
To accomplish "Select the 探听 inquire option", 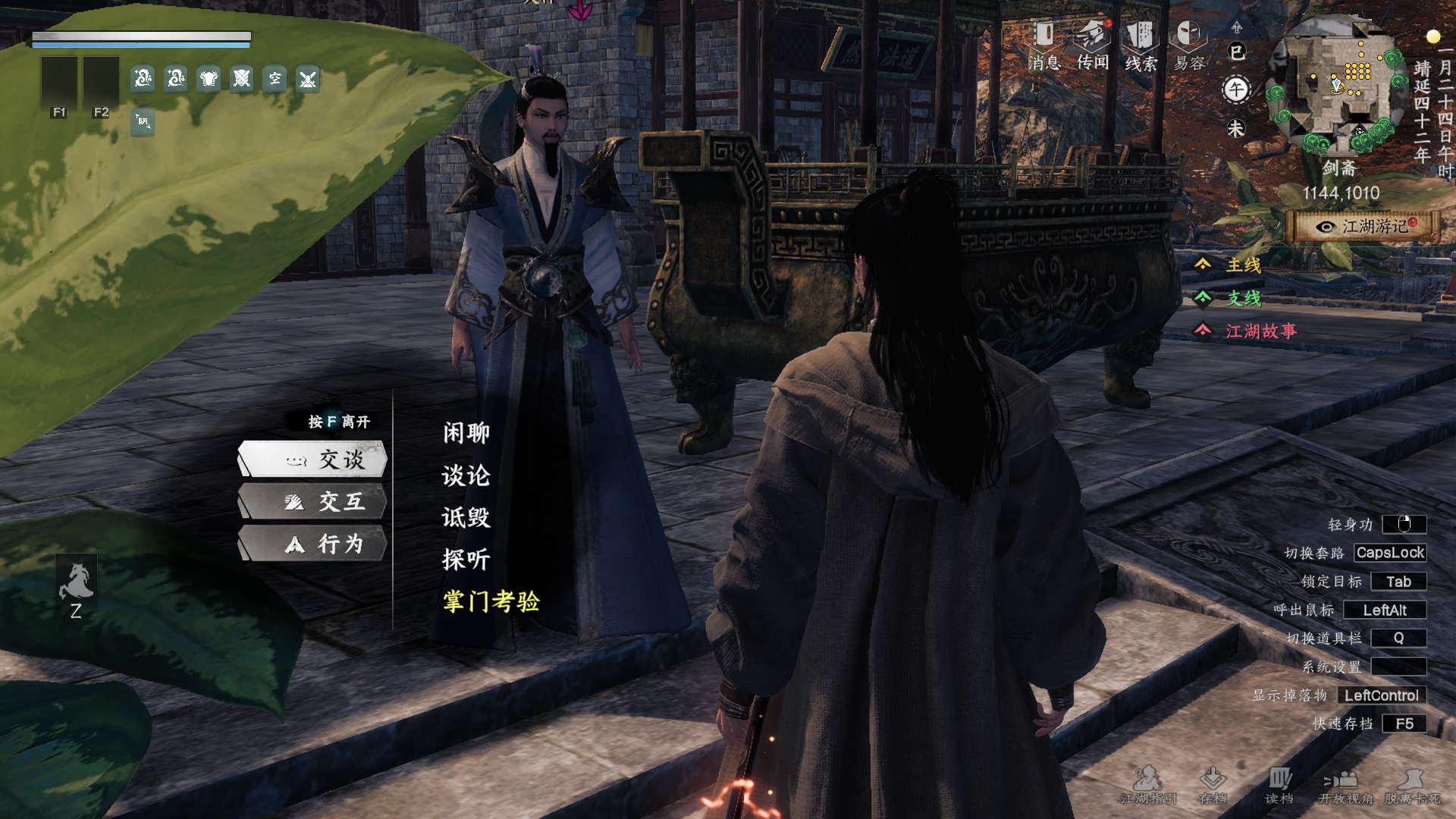I will pos(466,560).
